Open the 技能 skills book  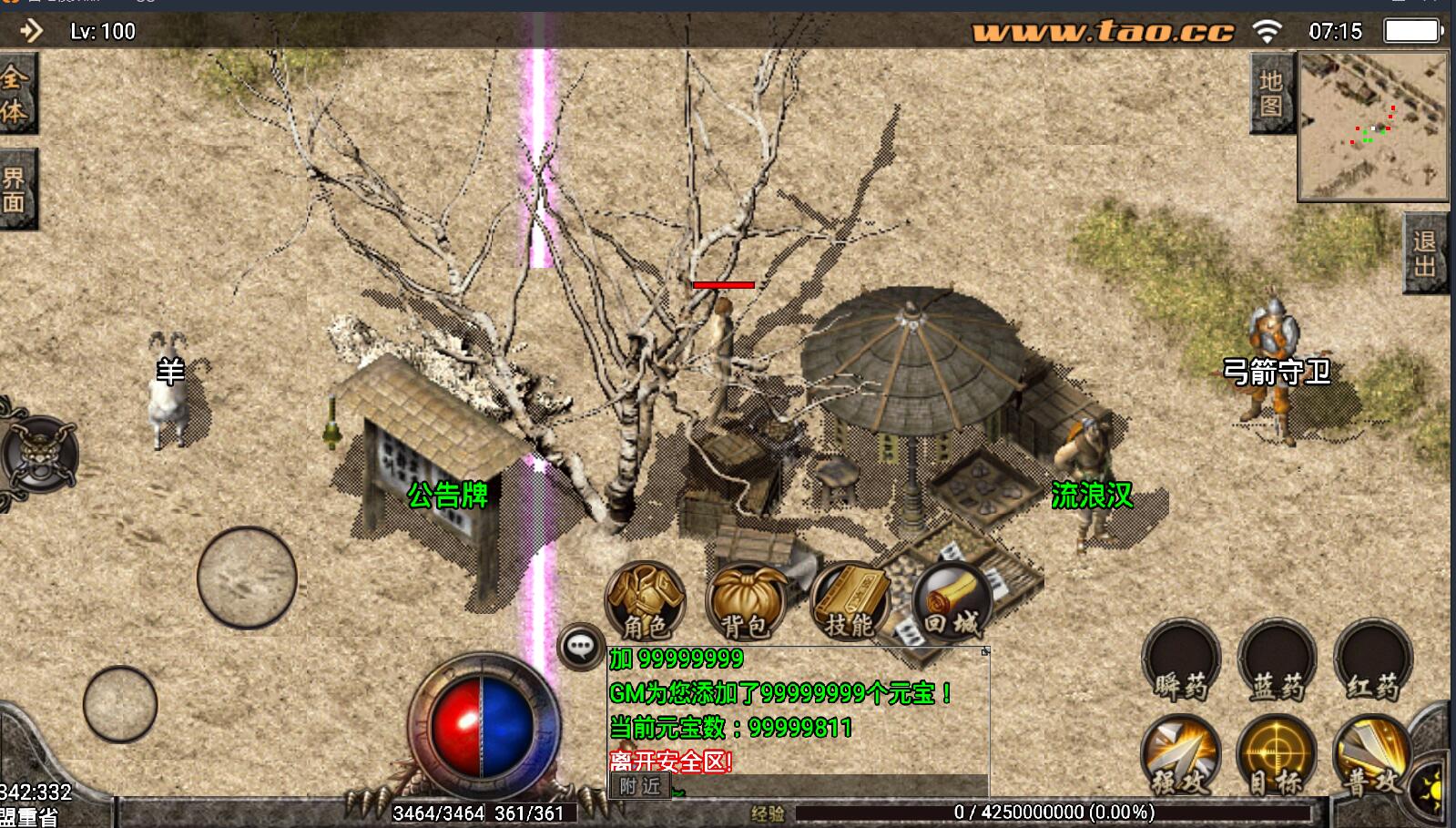point(849,601)
